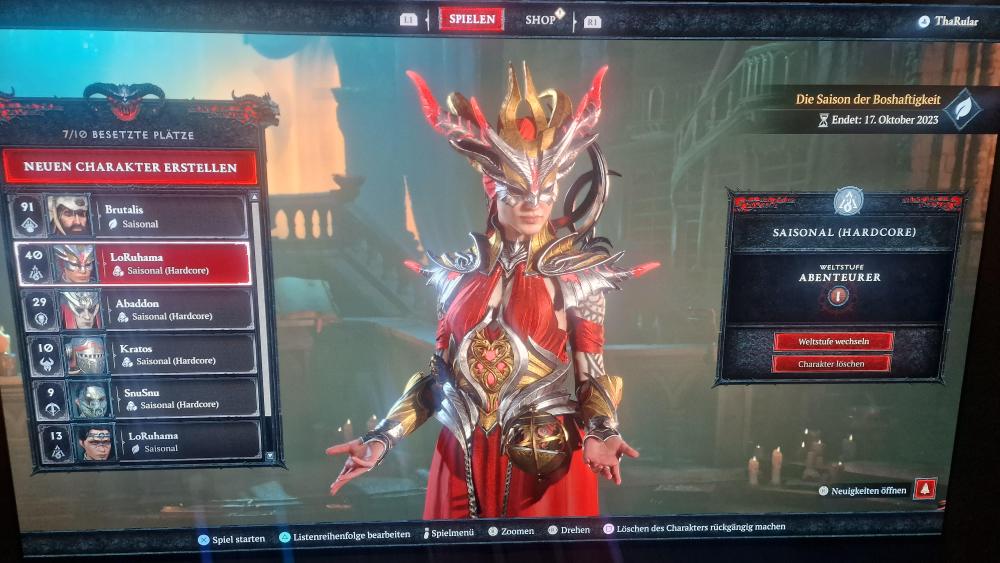Open the season info leaf emblem
The width and height of the screenshot is (1000, 563).
click(963, 108)
